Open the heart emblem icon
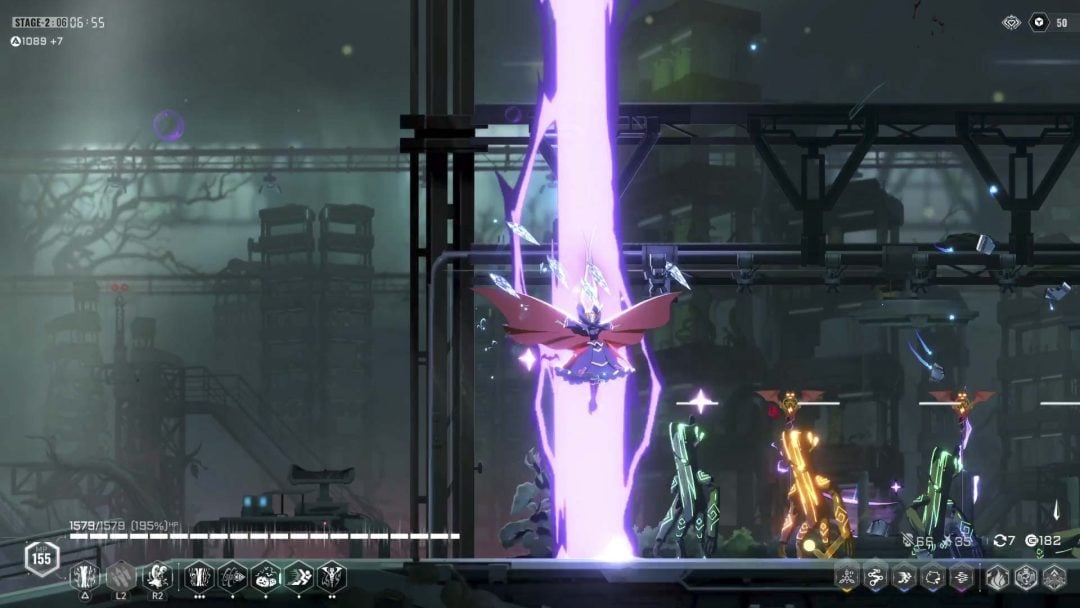This screenshot has width=1080, height=608. (1039, 22)
